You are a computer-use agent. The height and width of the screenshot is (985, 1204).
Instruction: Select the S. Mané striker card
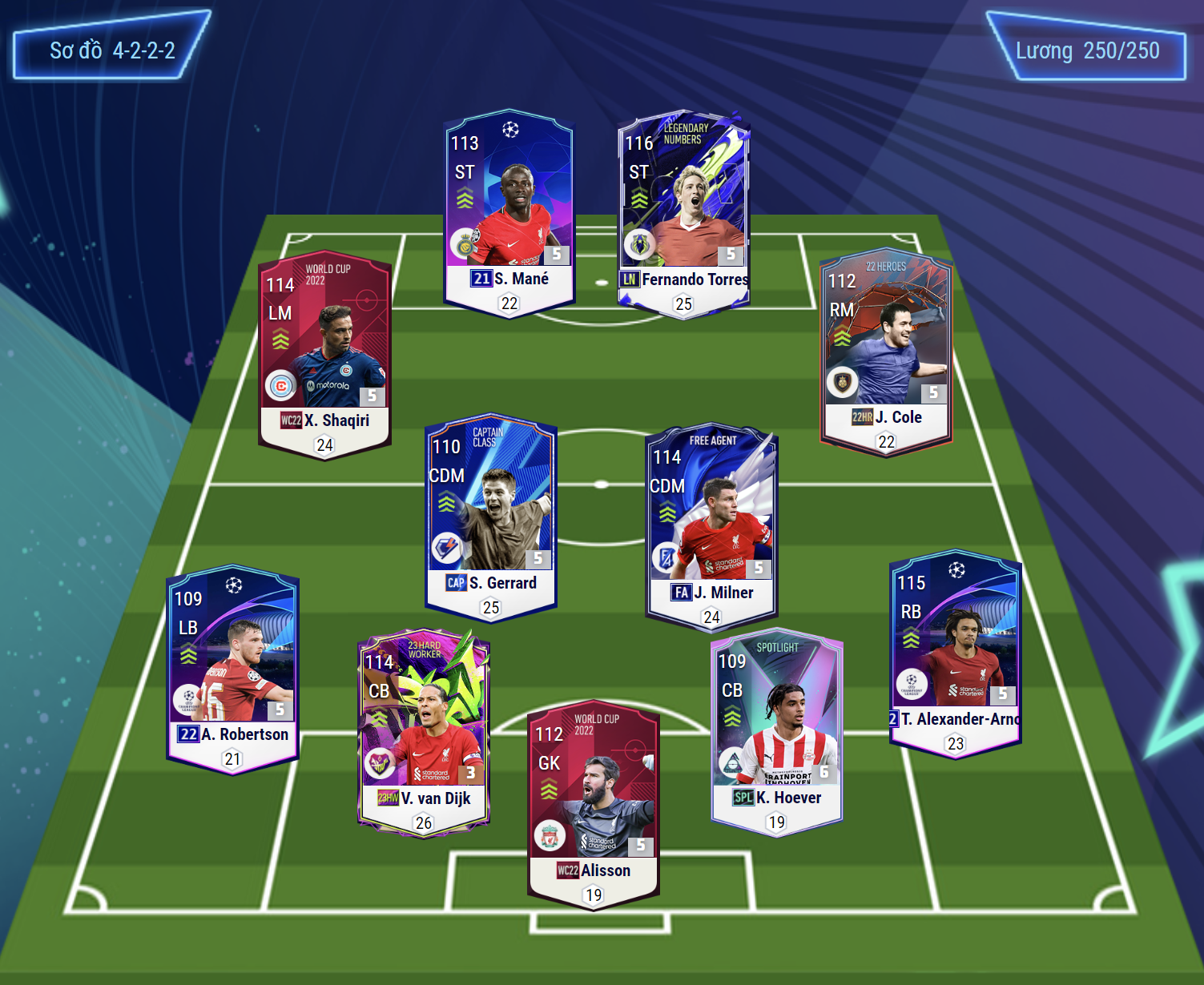pyautogui.click(x=509, y=213)
